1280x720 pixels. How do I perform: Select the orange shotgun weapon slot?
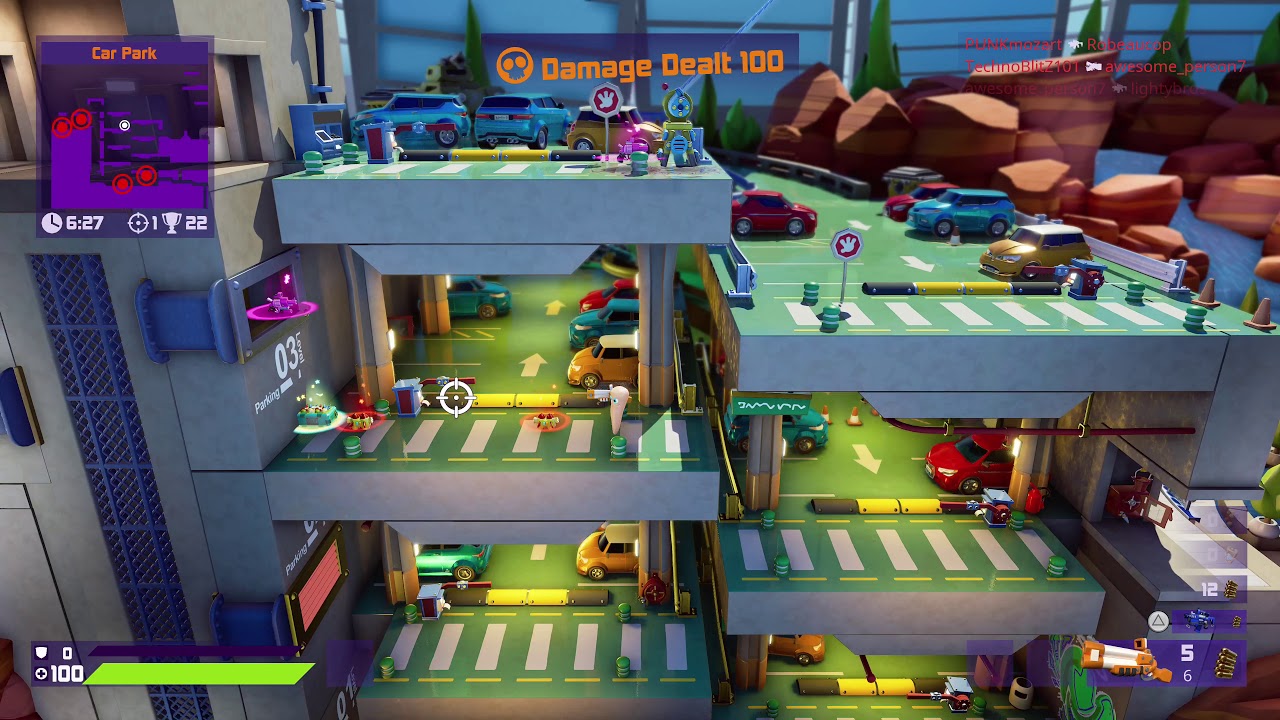[x=1127, y=661]
